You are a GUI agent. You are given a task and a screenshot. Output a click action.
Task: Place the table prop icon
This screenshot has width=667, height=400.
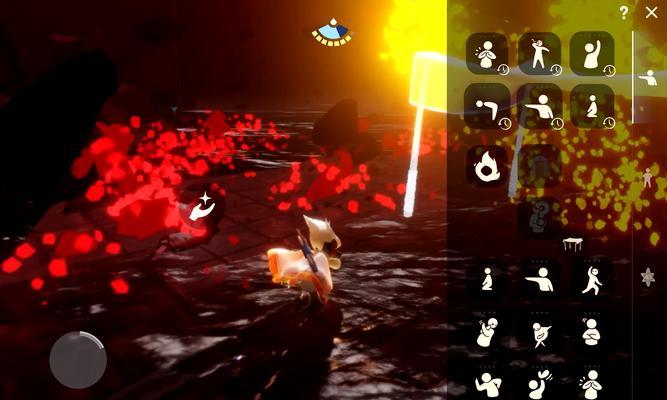[x=572, y=243]
